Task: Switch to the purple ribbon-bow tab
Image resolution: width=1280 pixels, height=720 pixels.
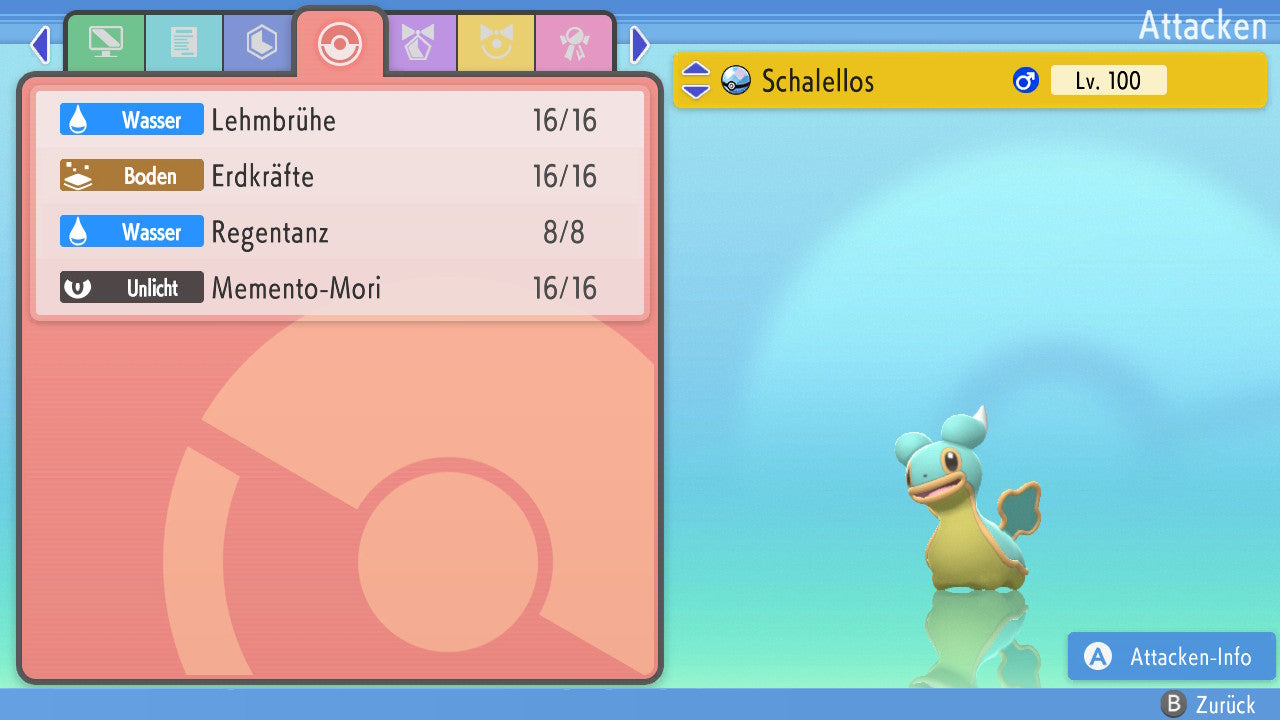Action: point(417,43)
